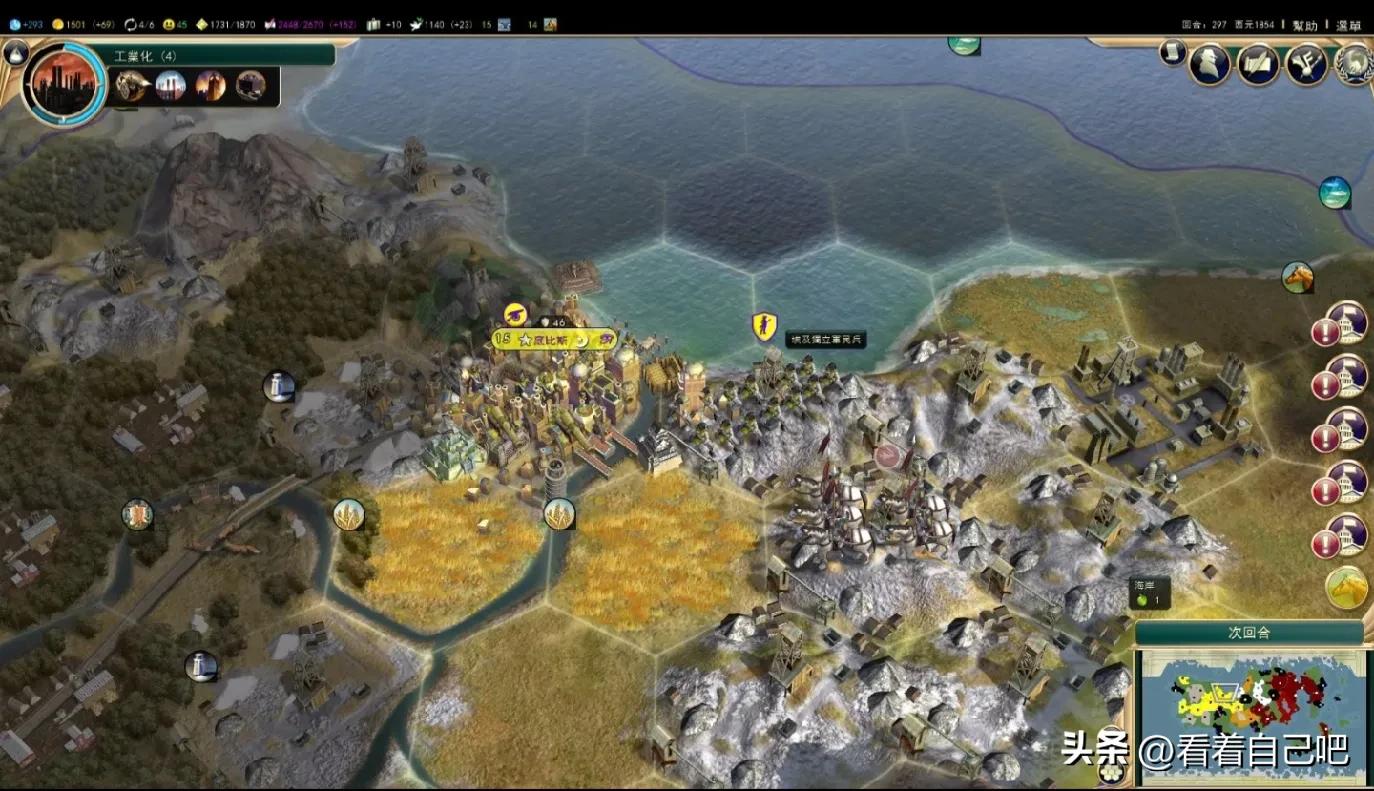Open the 選單 game menu
This screenshot has height=791, width=1374.
click(x=1348, y=25)
